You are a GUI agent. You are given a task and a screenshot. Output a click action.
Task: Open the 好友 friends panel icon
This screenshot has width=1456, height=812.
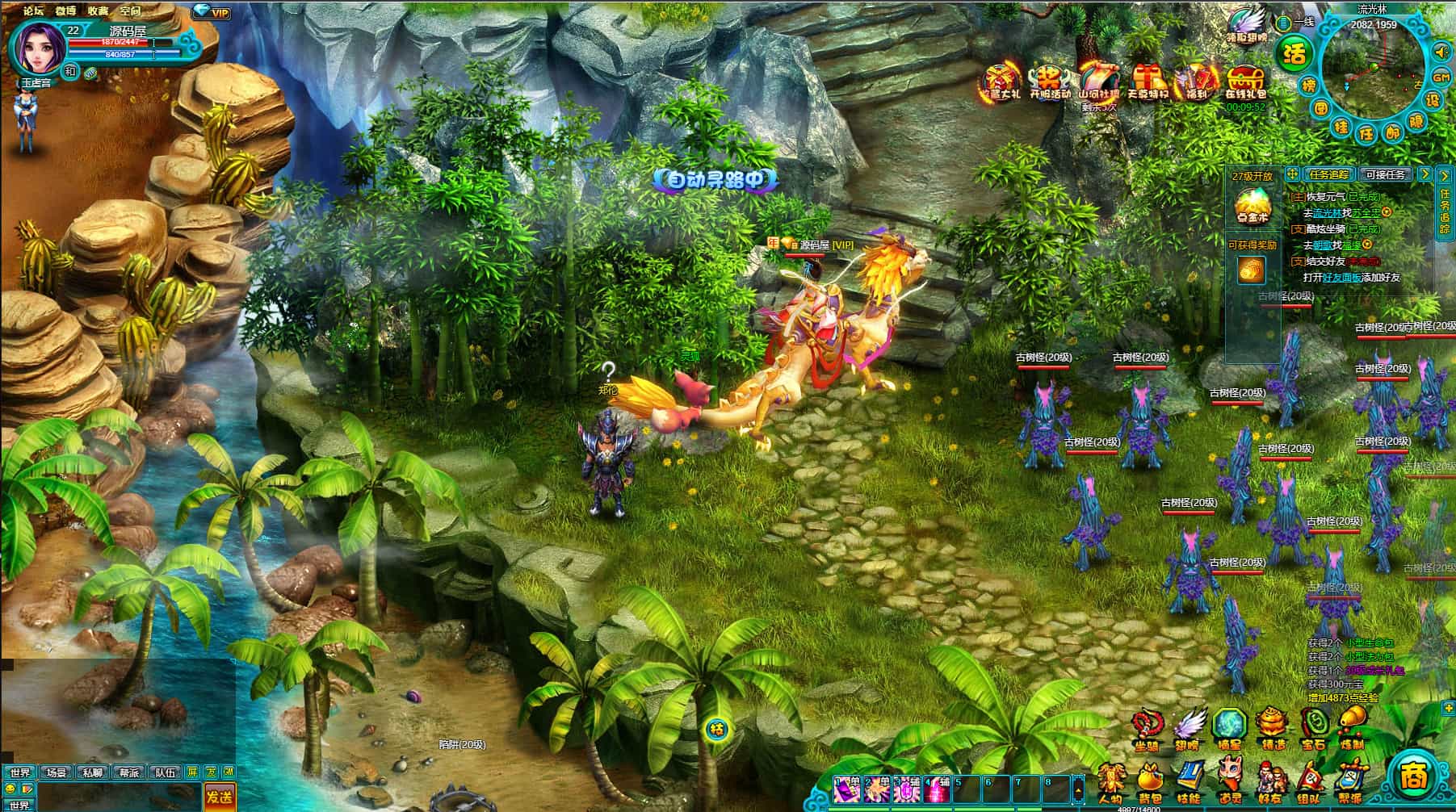1269,781
